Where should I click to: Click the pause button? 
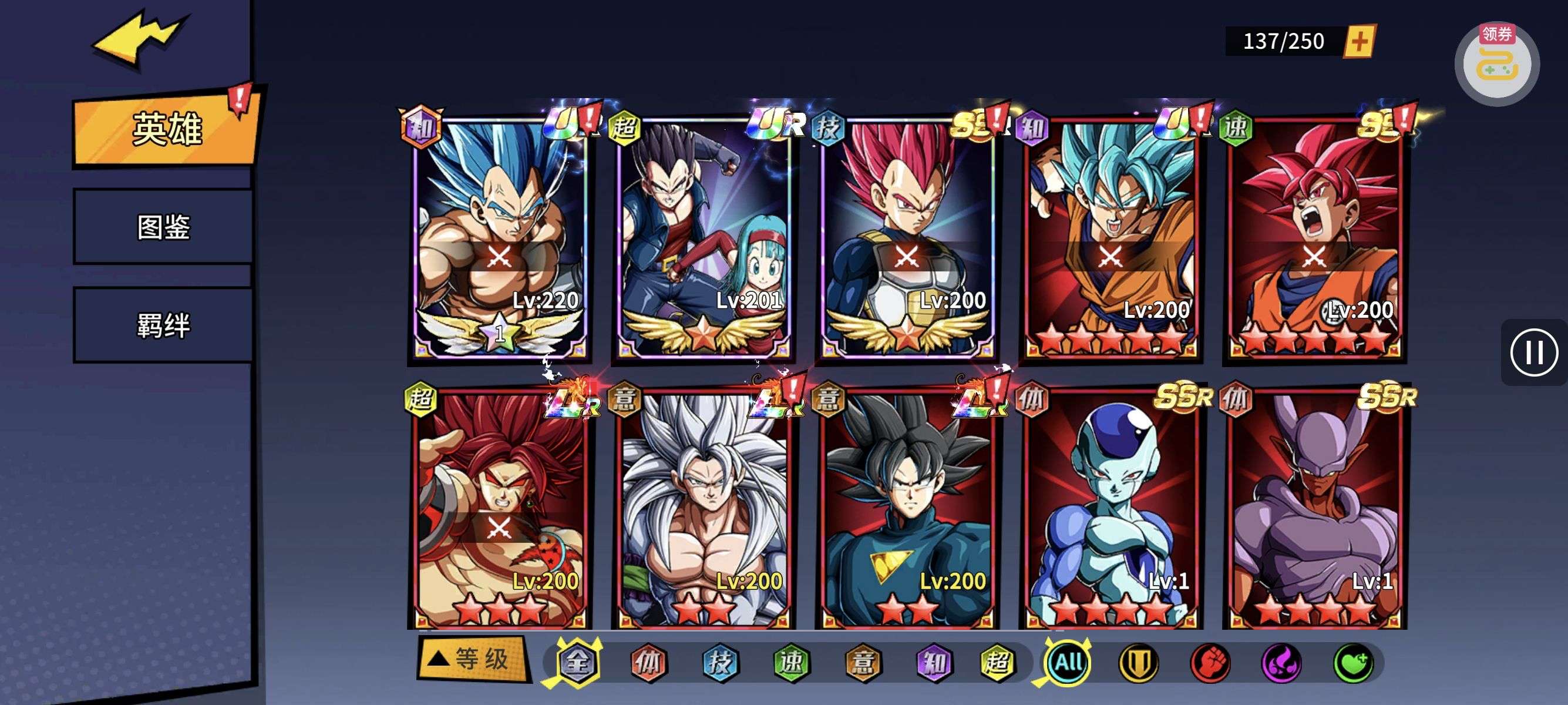(x=1533, y=352)
